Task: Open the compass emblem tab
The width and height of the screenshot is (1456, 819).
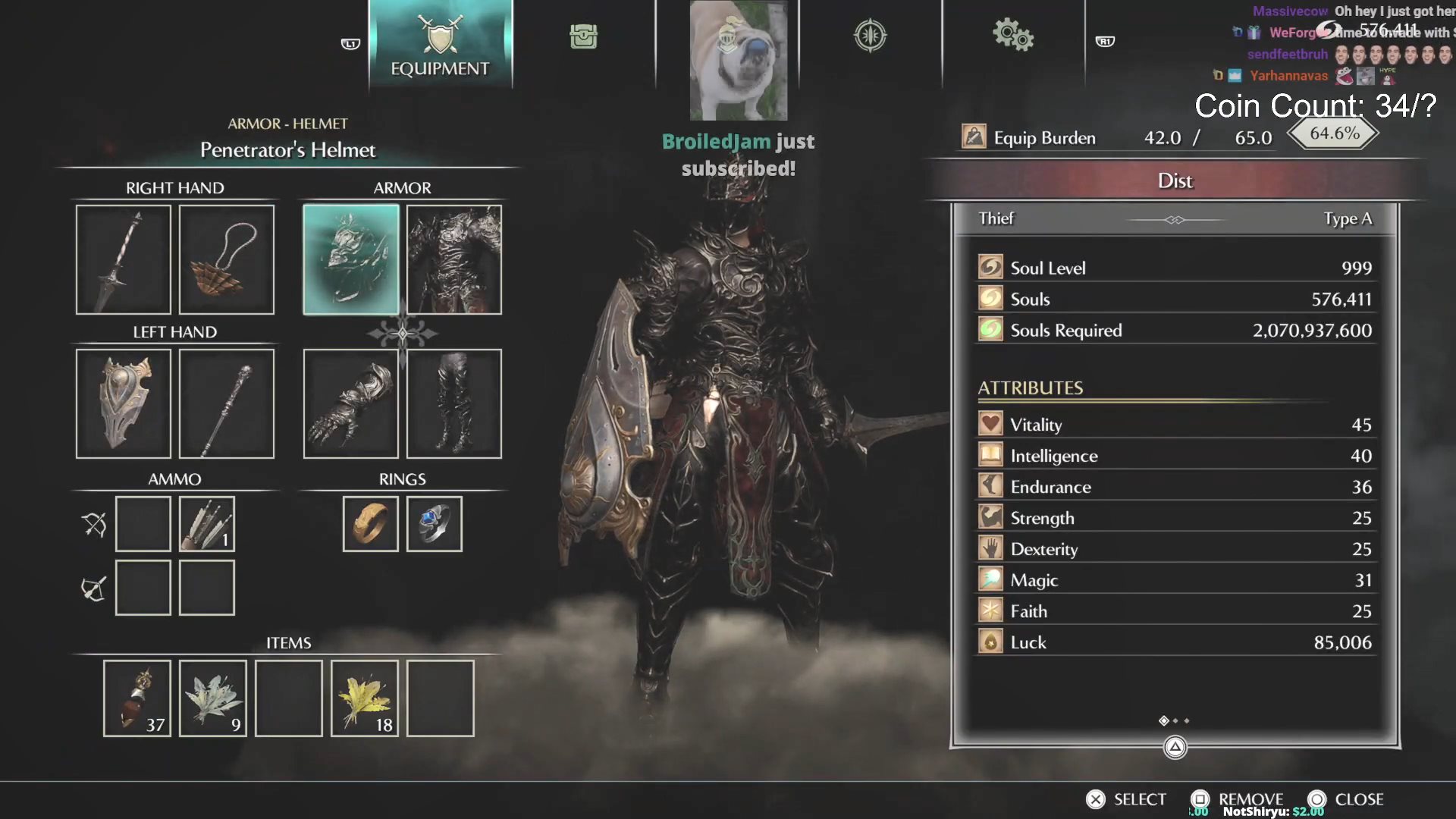Action: 870,36
